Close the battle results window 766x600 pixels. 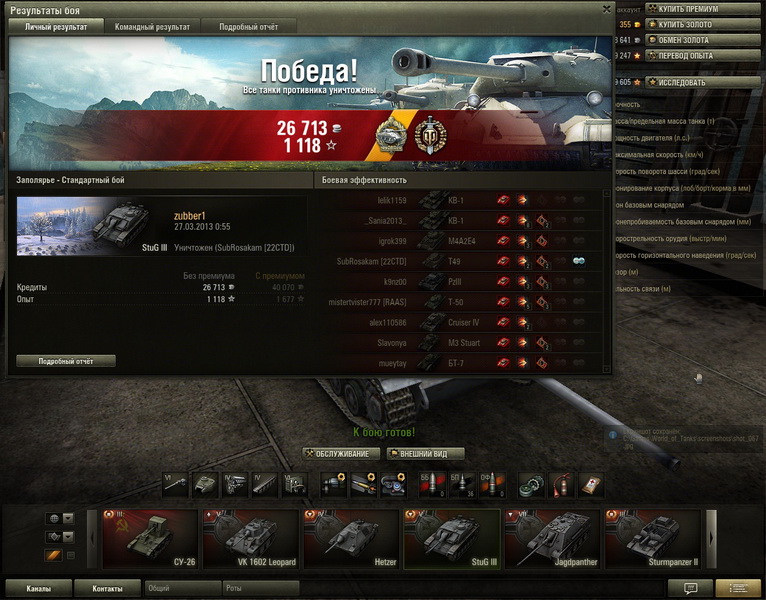coord(606,9)
